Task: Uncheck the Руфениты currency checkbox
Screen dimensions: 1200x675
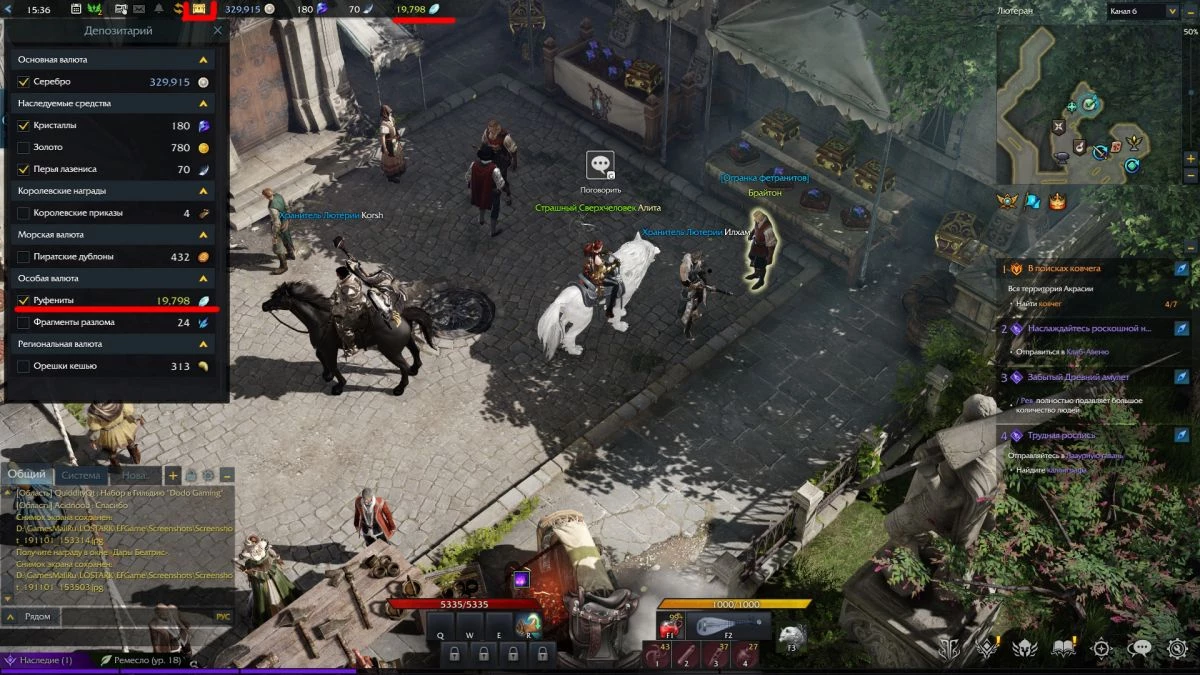Action: (24, 301)
